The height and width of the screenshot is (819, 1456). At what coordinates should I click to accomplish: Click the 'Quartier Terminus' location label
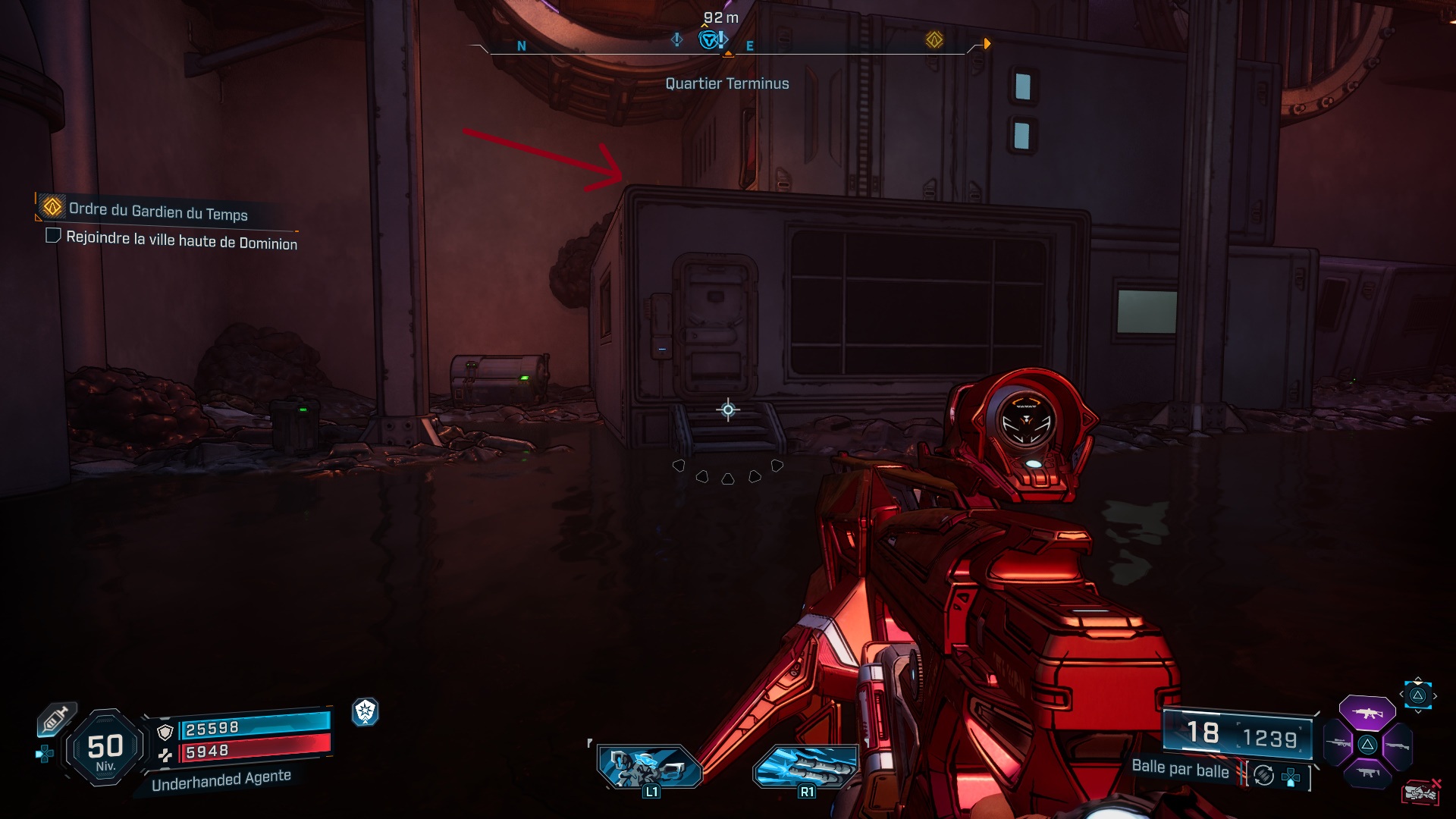pyautogui.click(x=726, y=83)
